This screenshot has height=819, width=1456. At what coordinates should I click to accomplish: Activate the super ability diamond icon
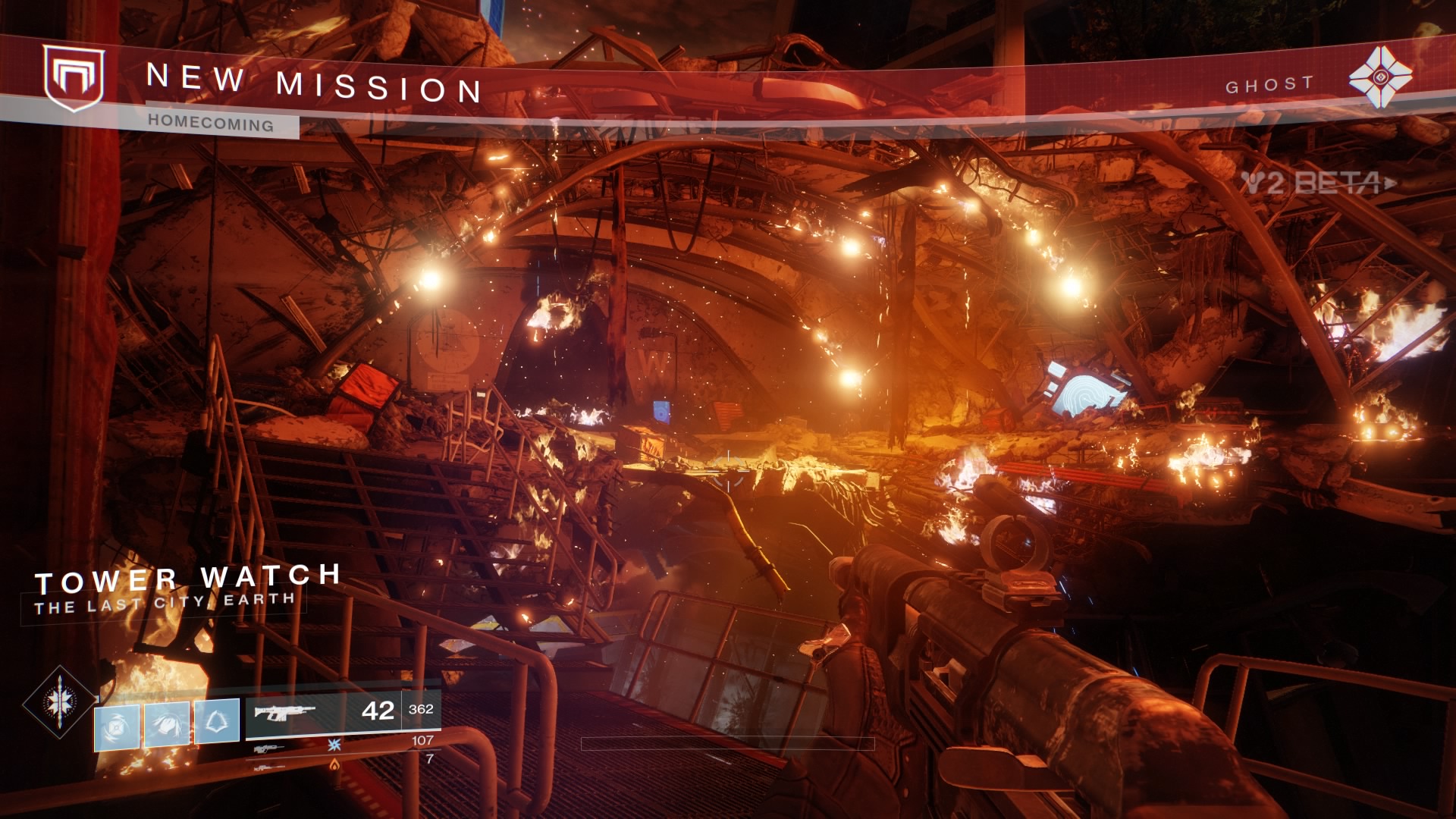coord(59,702)
